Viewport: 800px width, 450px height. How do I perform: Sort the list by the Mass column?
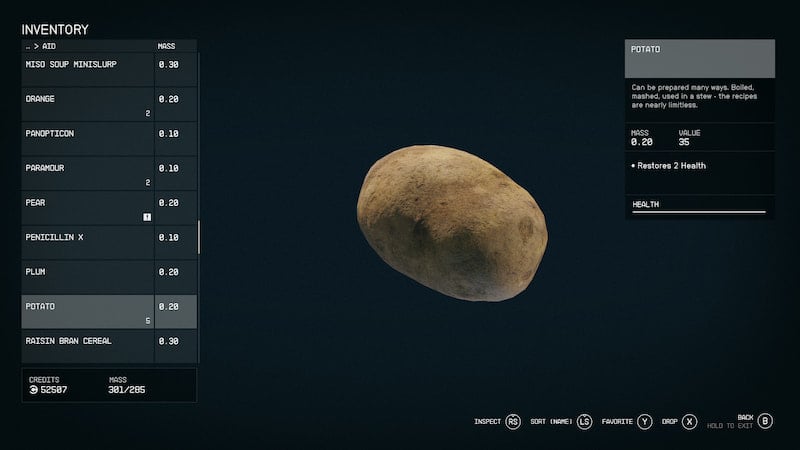(x=167, y=46)
